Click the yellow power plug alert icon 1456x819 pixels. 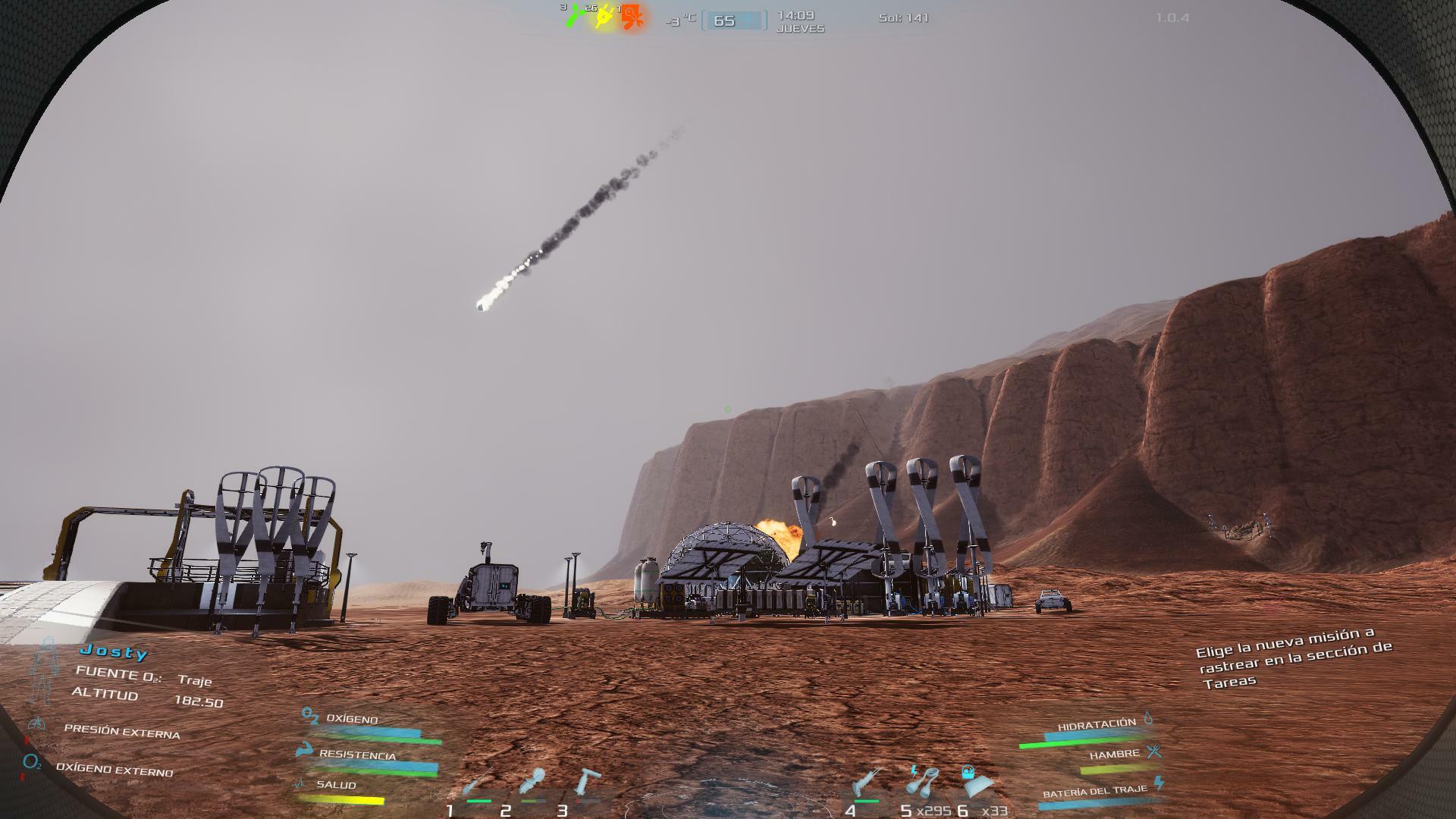(604, 17)
